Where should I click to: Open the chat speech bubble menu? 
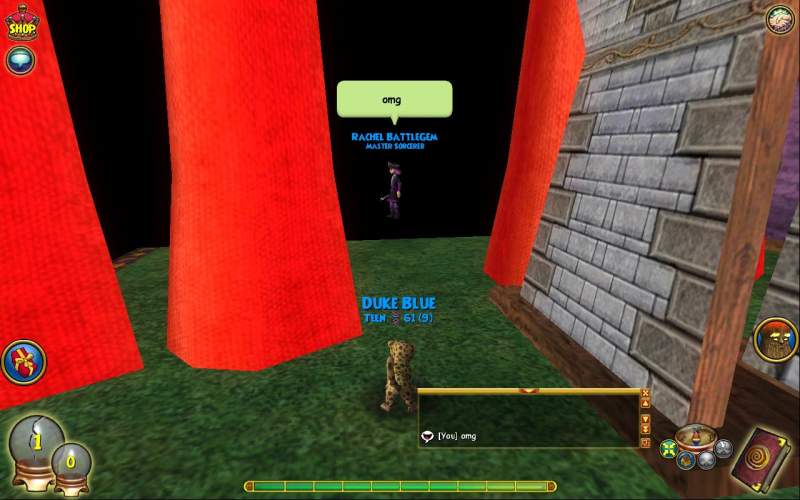20,60
